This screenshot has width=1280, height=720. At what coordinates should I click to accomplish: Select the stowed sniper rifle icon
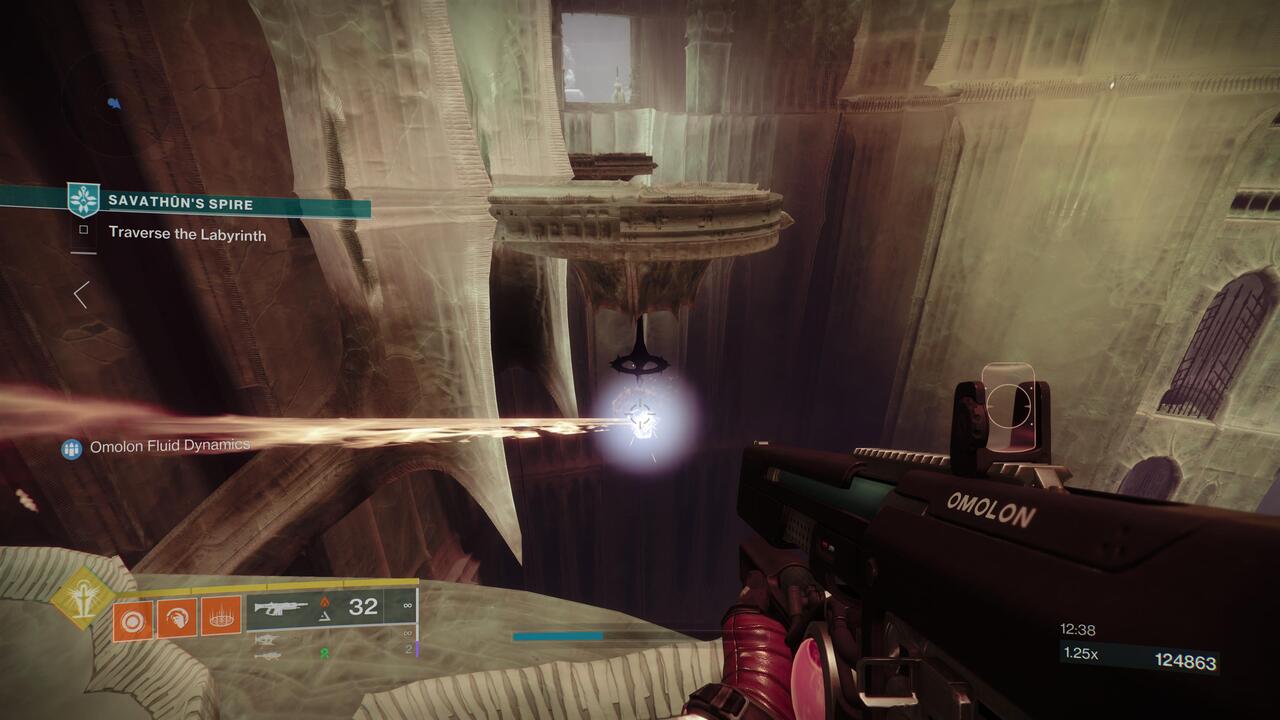(x=264, y=640)
